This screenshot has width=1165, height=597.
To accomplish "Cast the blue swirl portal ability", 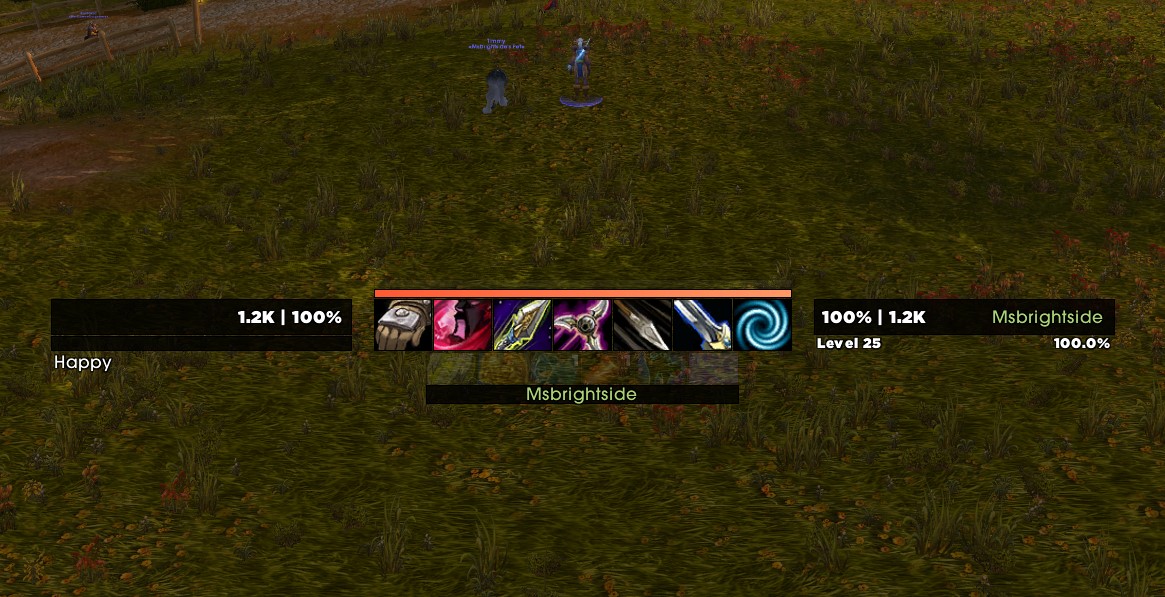I will (x=762, y=325).
